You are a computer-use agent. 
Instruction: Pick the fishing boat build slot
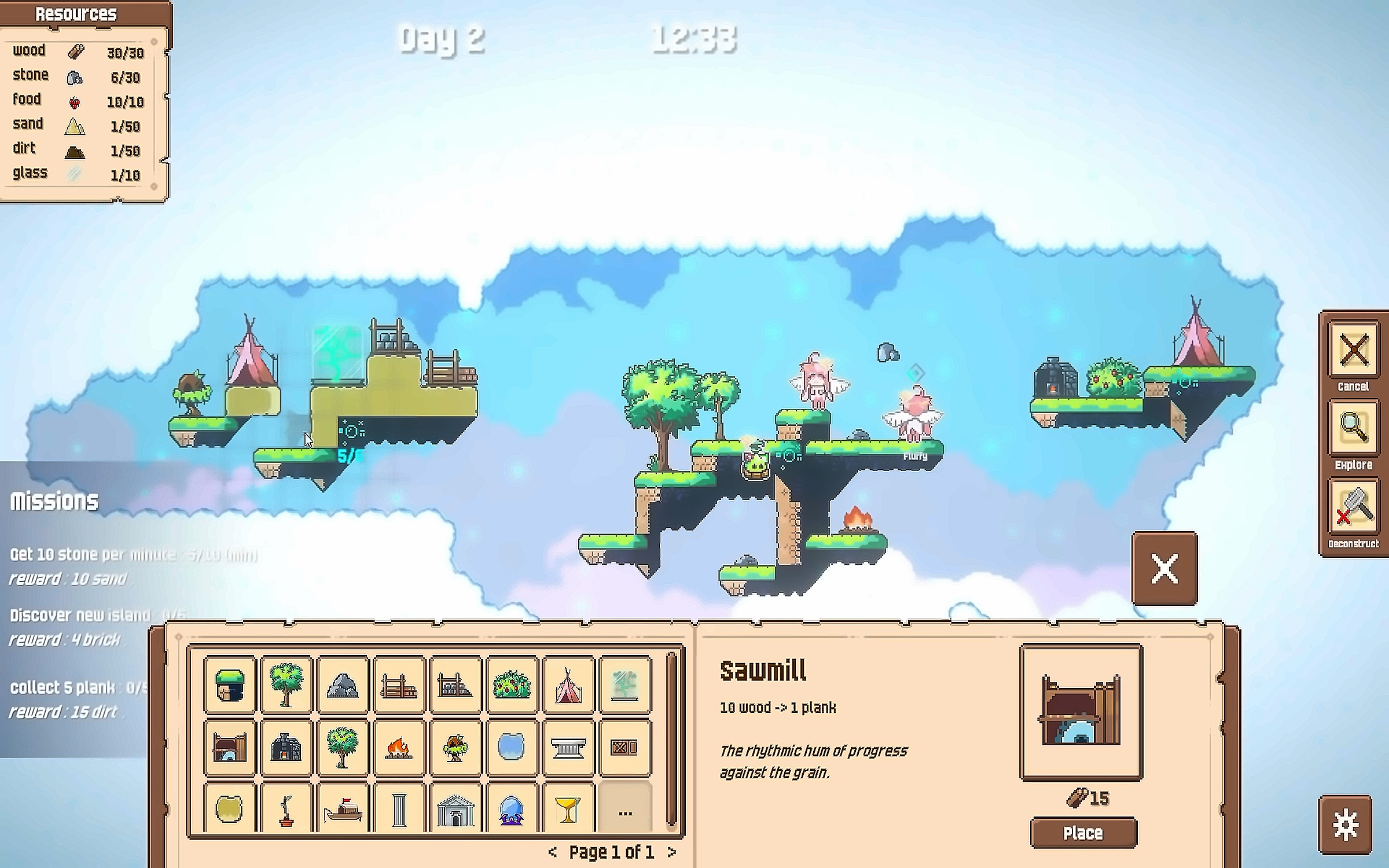click(x=343, y=809)
